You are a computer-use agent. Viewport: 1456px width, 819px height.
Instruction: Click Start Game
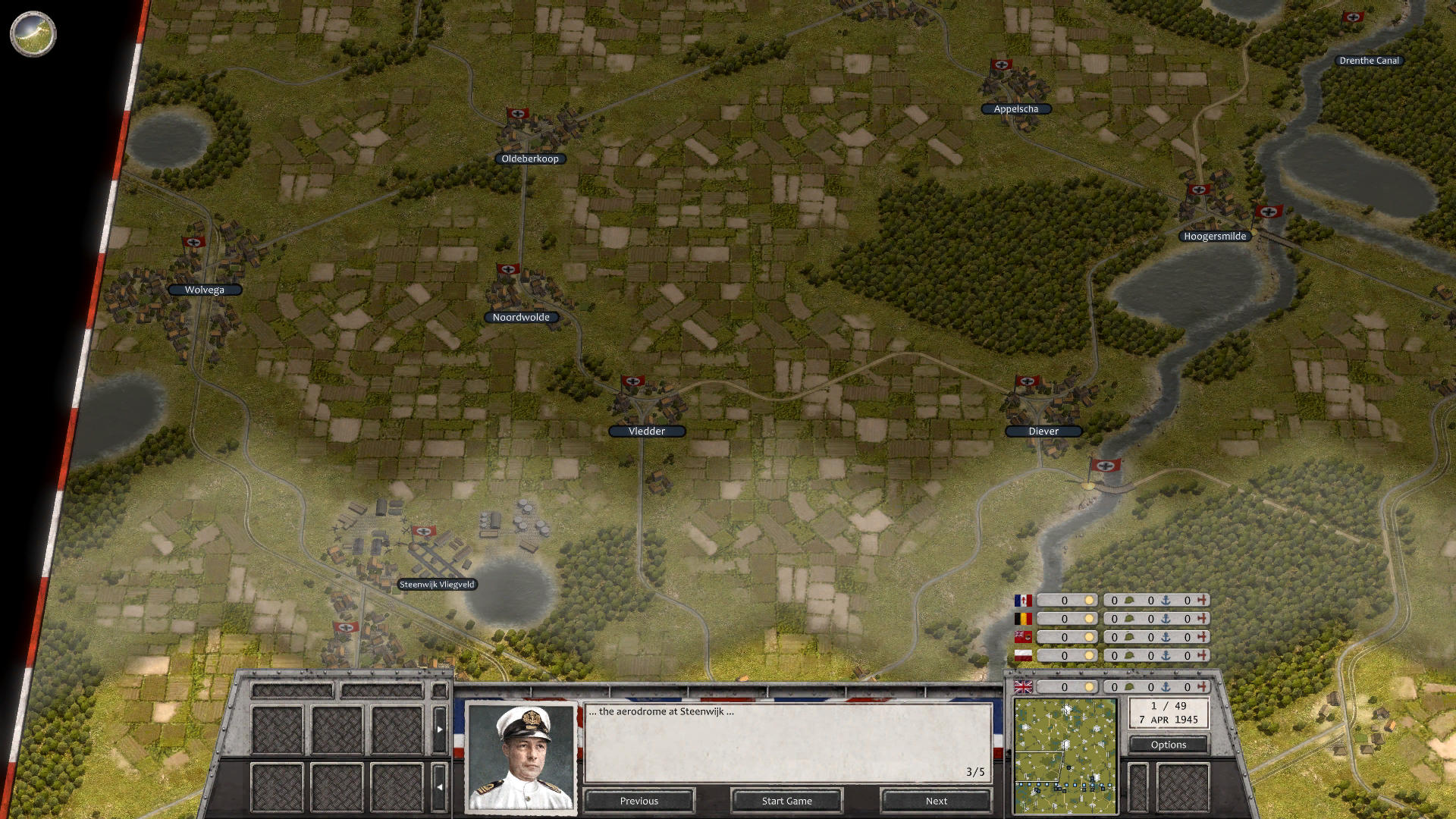[786, 800]
